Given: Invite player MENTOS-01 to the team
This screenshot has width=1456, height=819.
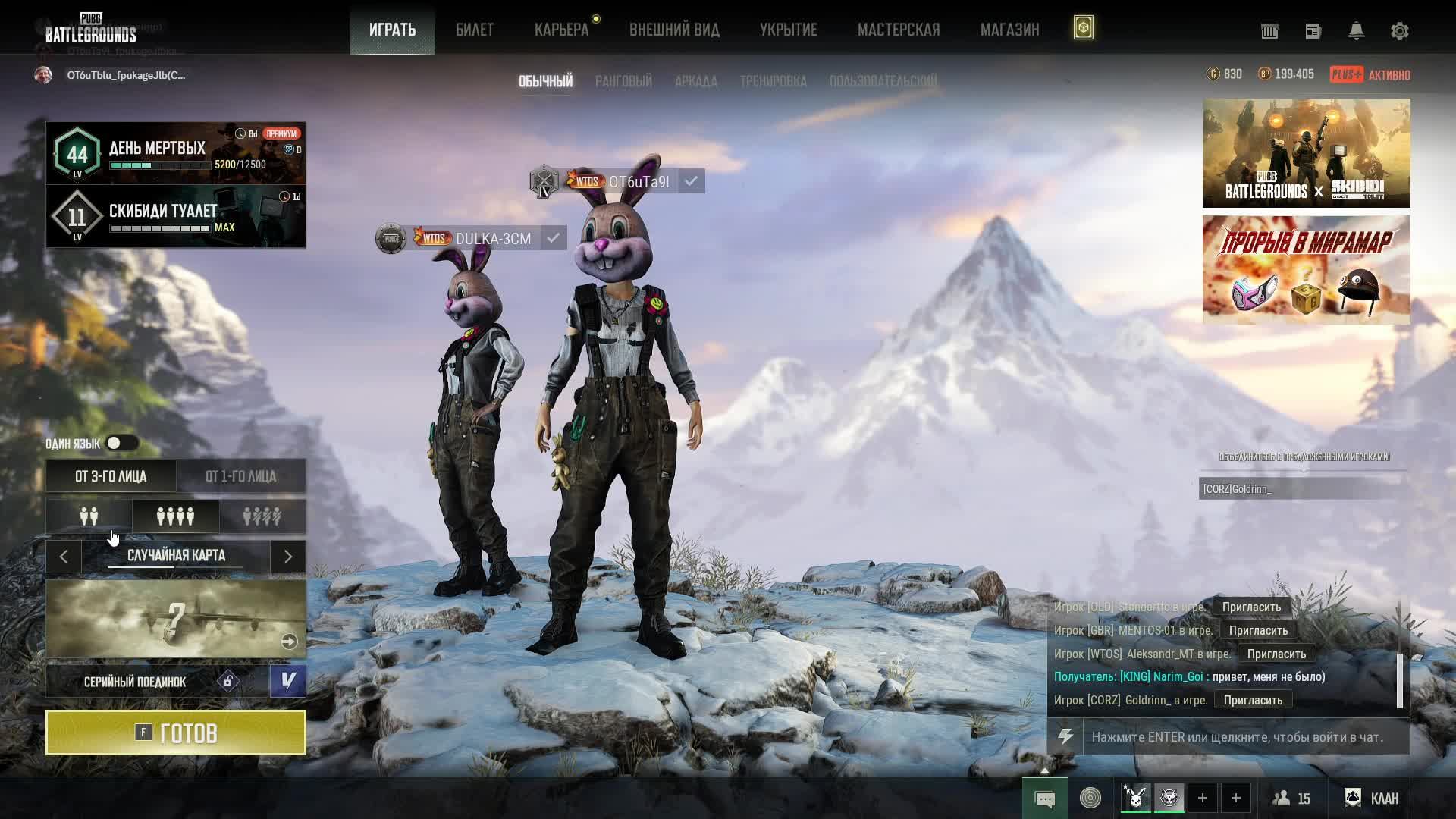Looking at the screenshot, I should [x=1258, y=630].
